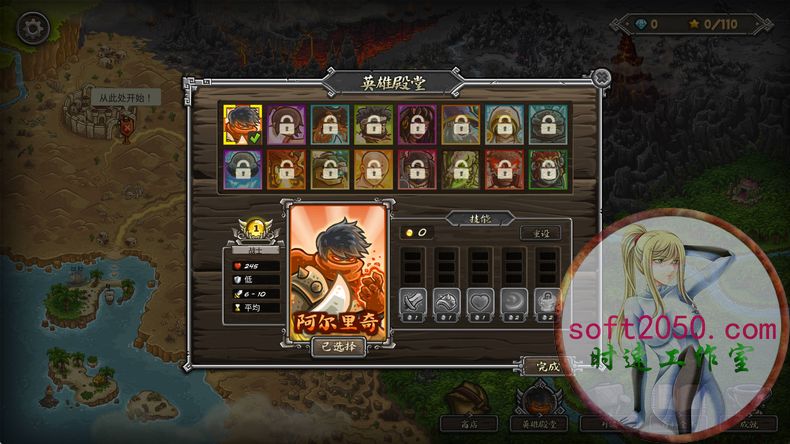This screenshot has width=790, height=444.
Task: Click the 已选择 (Selected) button
Action: click(338, 346)
